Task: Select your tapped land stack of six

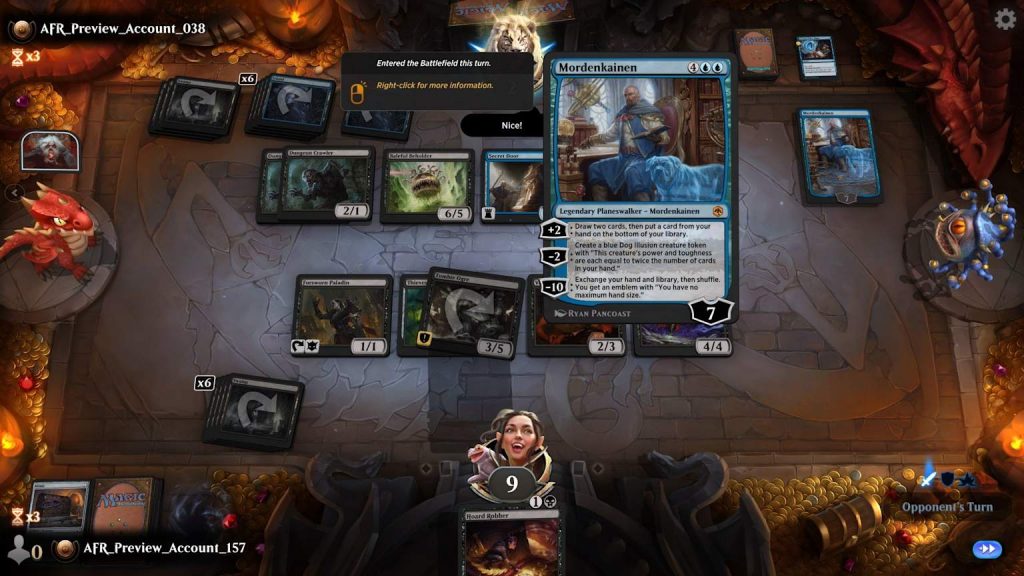Action: point(251,410)
